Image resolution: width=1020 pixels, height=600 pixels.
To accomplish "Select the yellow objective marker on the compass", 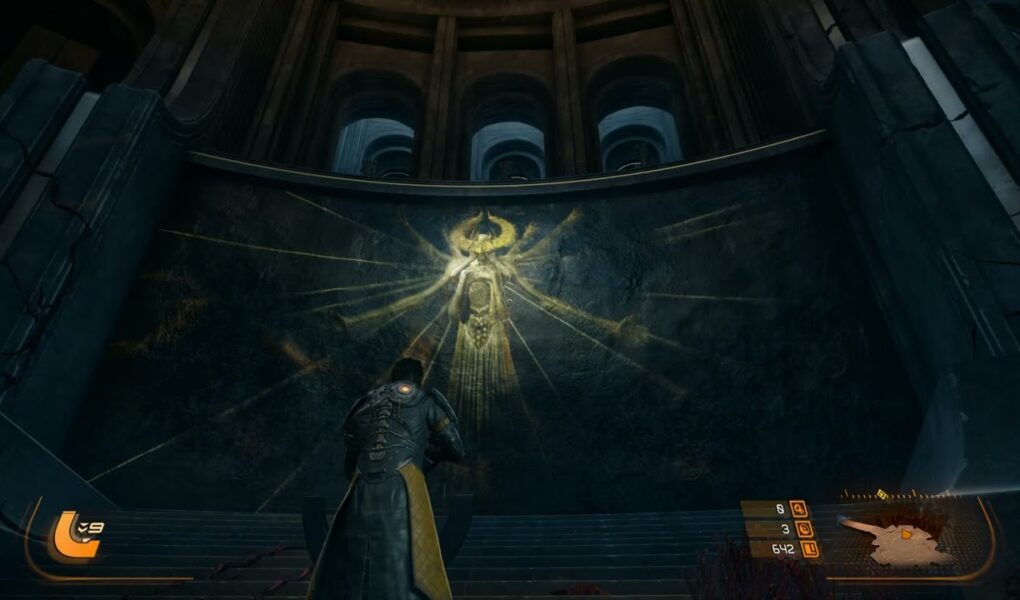I will (x=883, y=493).
